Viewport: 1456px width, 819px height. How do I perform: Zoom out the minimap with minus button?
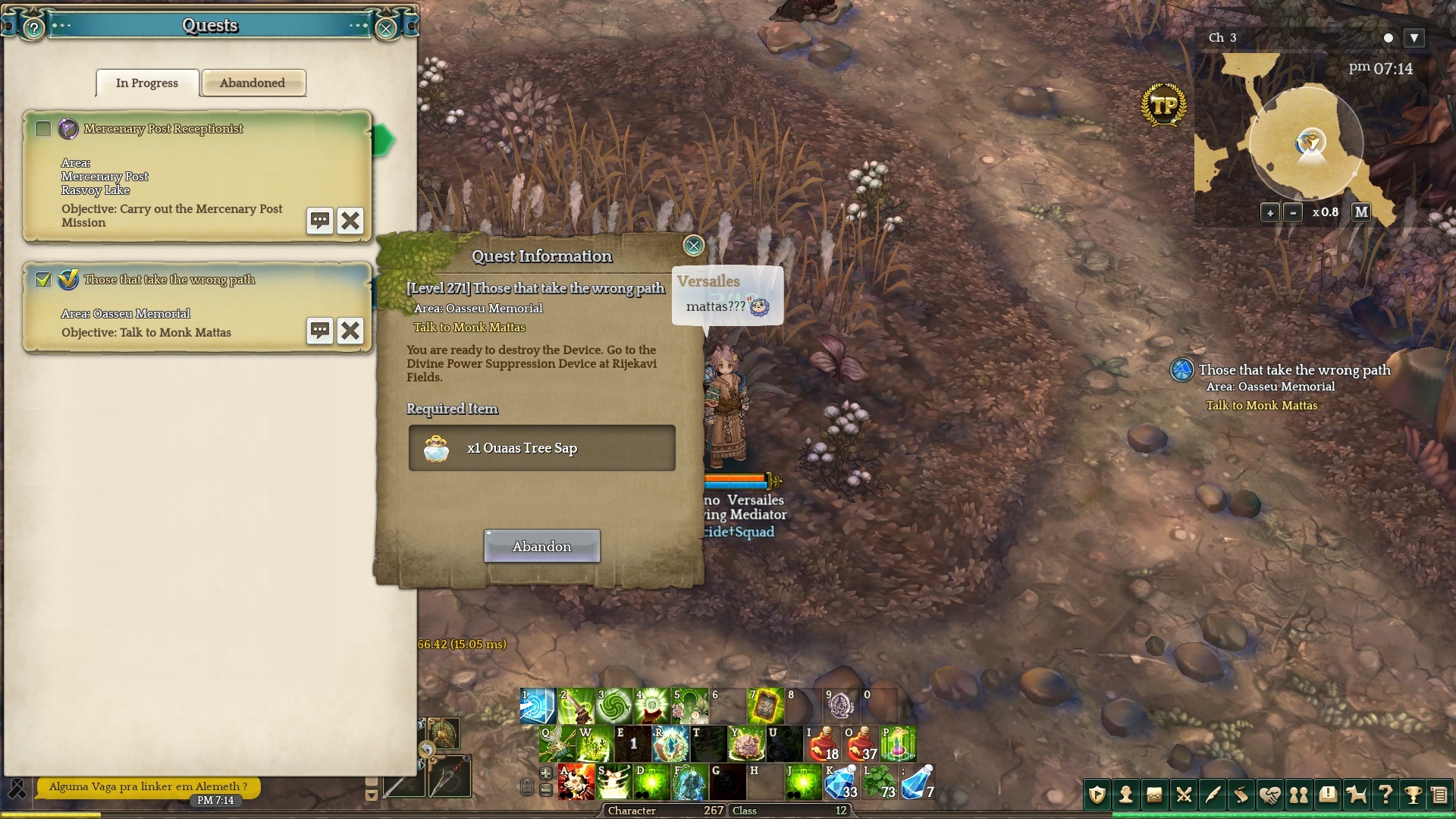(x=1294, y=212)
